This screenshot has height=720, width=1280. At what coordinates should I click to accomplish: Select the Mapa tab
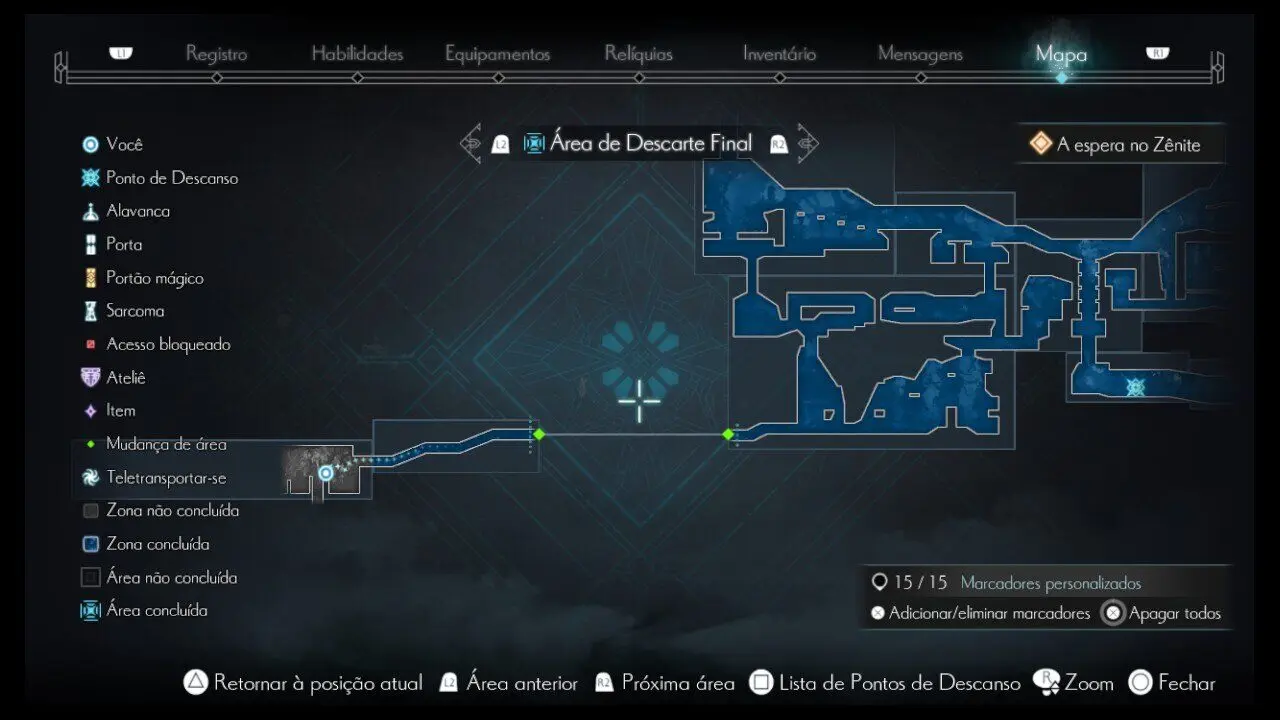pyautogui.click(x=1061, y=54)
